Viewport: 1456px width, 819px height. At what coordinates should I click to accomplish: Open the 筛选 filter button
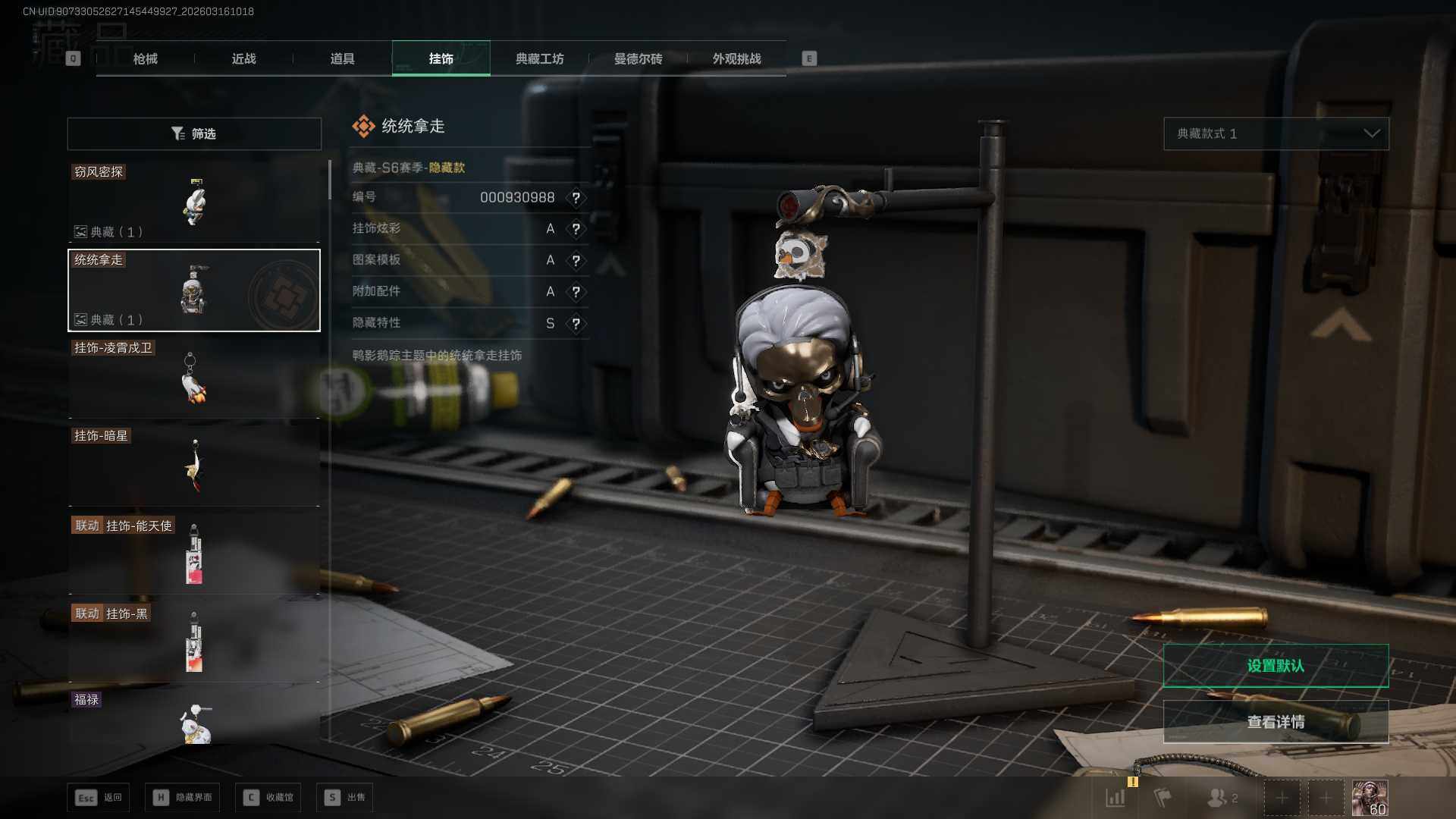(x=194, y=133)
